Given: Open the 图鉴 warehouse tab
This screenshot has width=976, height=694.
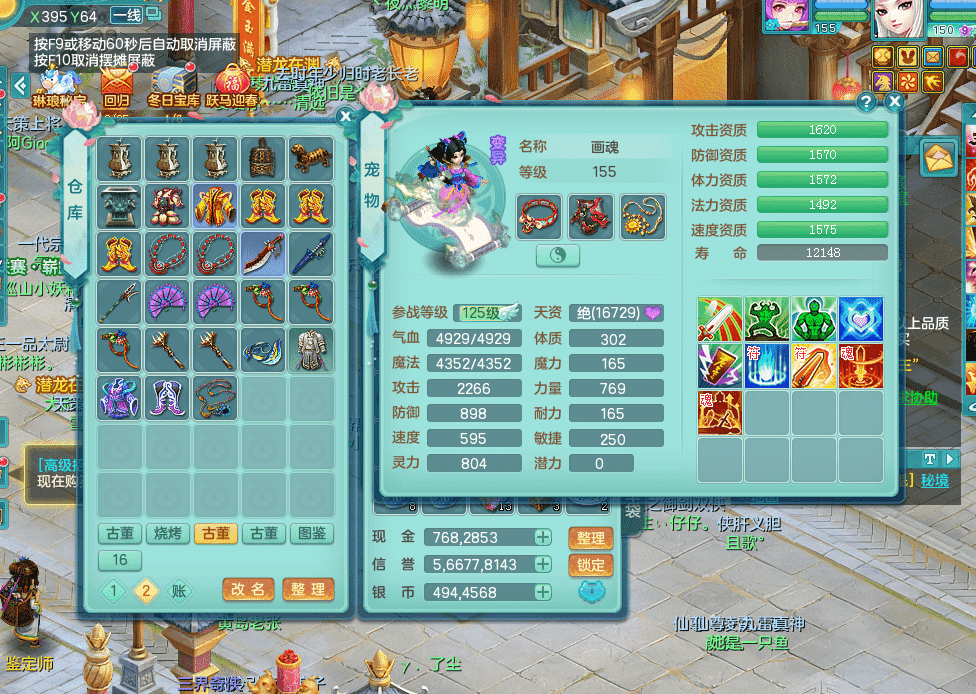Looking at the screenshot, I should pyautogui.click(x=313, y=534).
